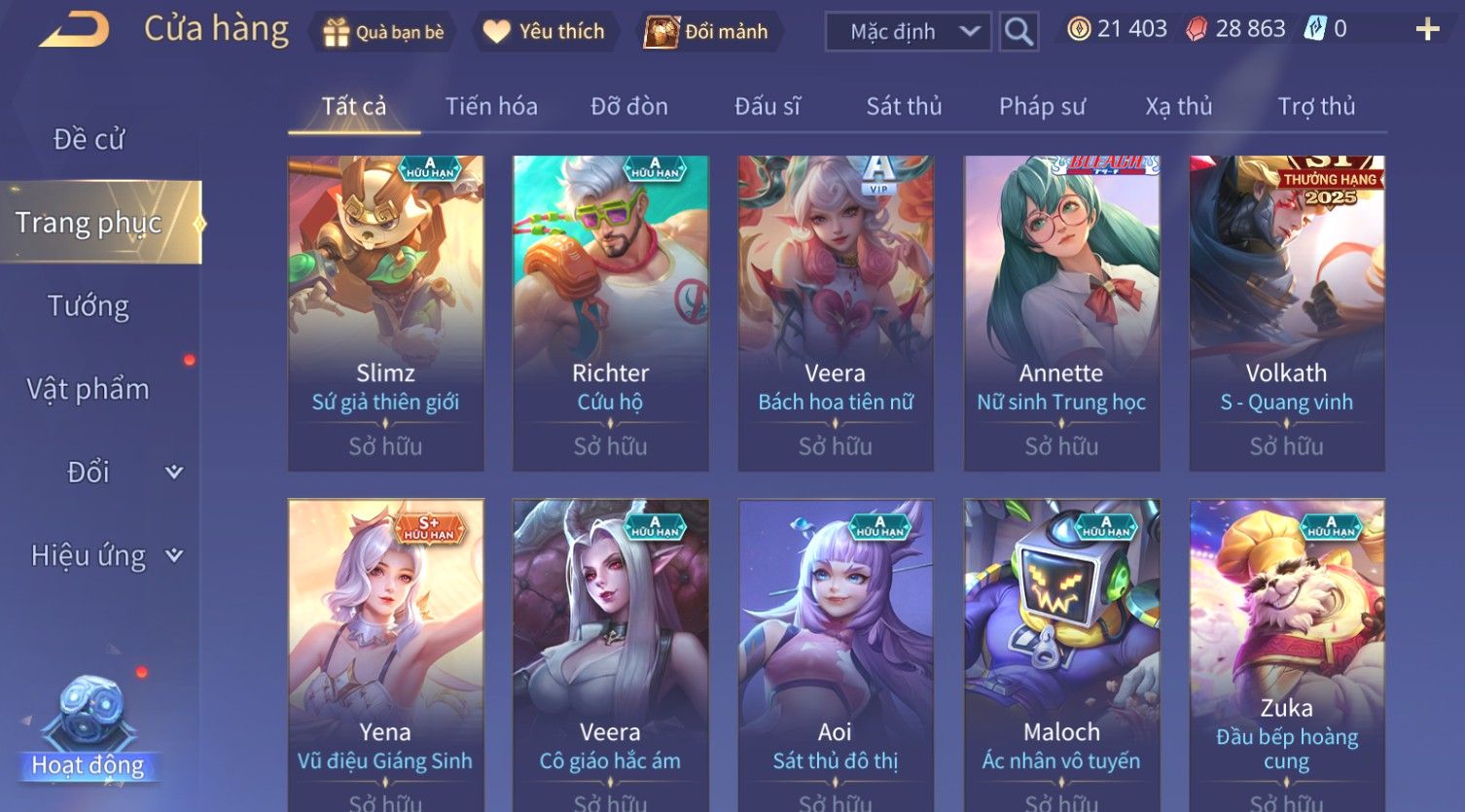This screenshot has height=812, width=1465.
Task: Select the Sát thủ category tab
Action: pos(904,106)
